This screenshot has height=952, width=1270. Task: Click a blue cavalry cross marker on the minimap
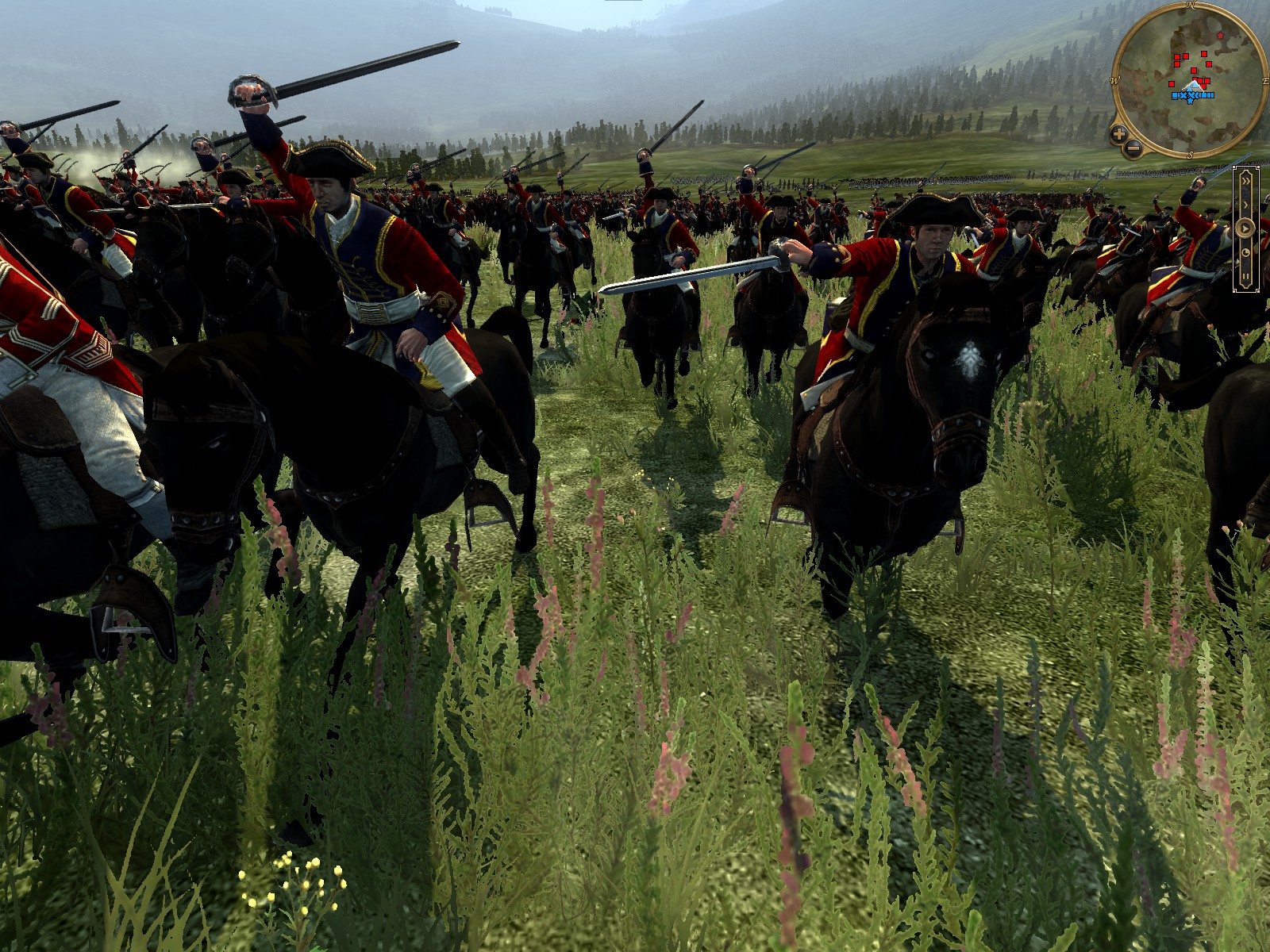click(1183, 95)
